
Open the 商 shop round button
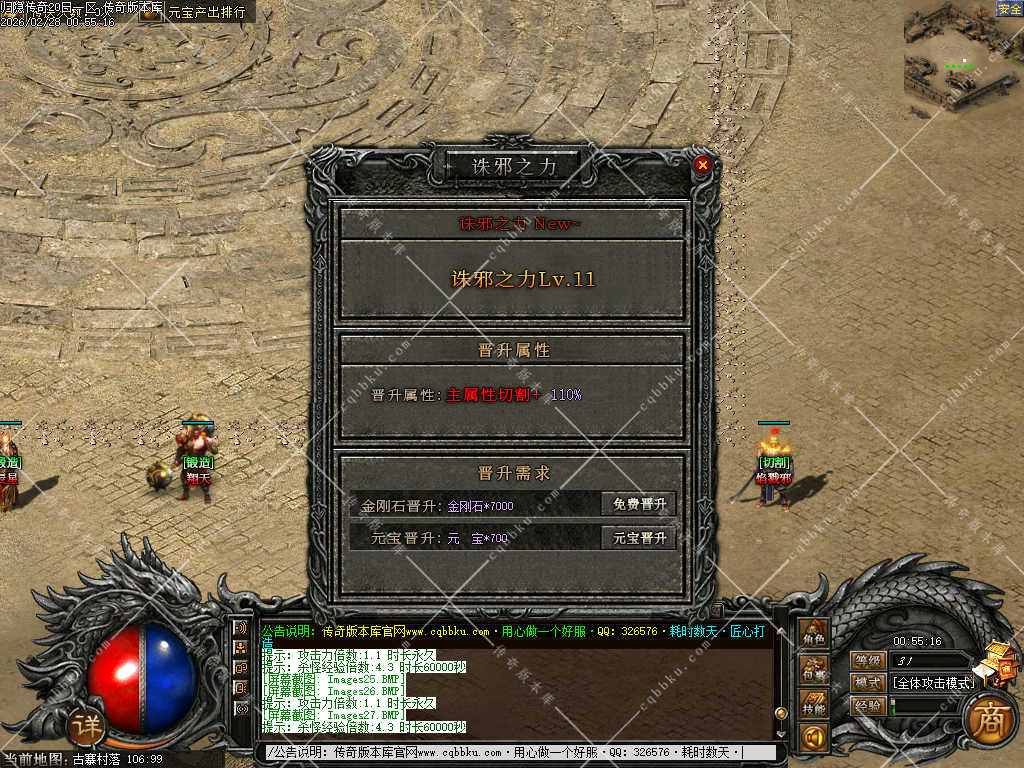[x=990, y=716]
